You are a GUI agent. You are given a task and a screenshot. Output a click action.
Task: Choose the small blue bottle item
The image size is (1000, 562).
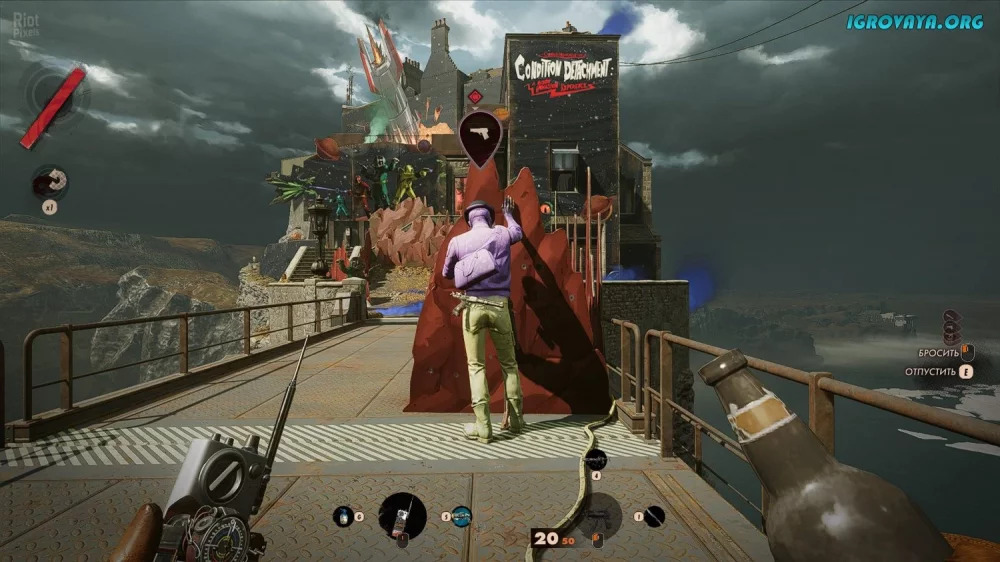click(344, 516)
